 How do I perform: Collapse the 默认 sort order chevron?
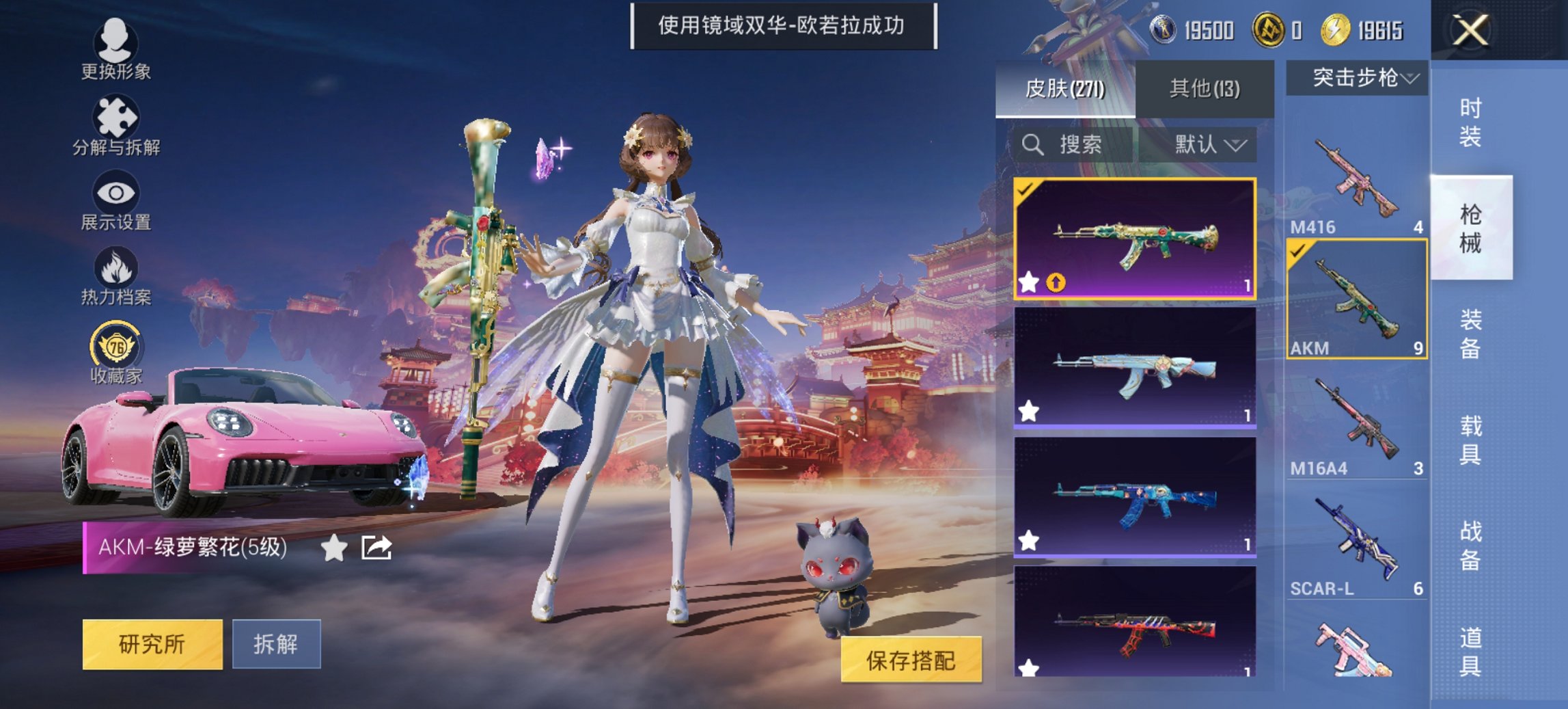pyautogui.click(x=1237, y=145)
